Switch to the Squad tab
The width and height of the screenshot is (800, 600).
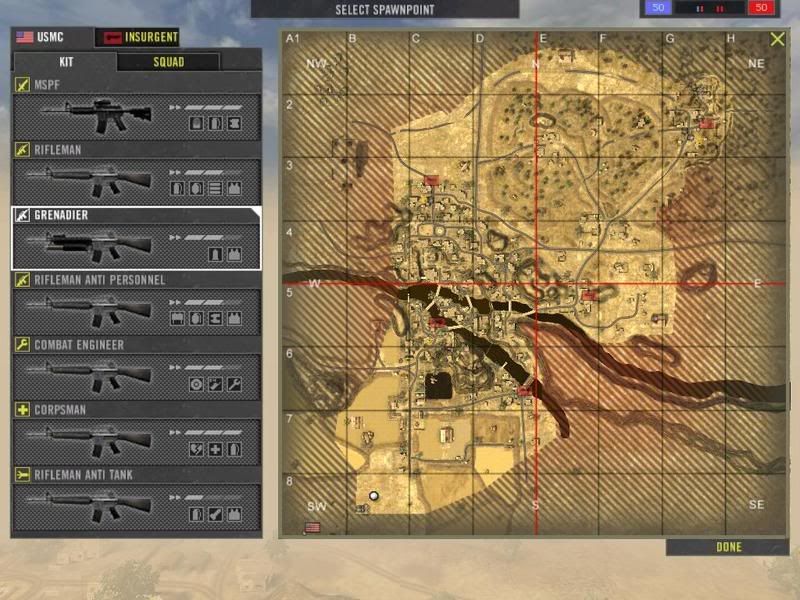pos(168,62)
